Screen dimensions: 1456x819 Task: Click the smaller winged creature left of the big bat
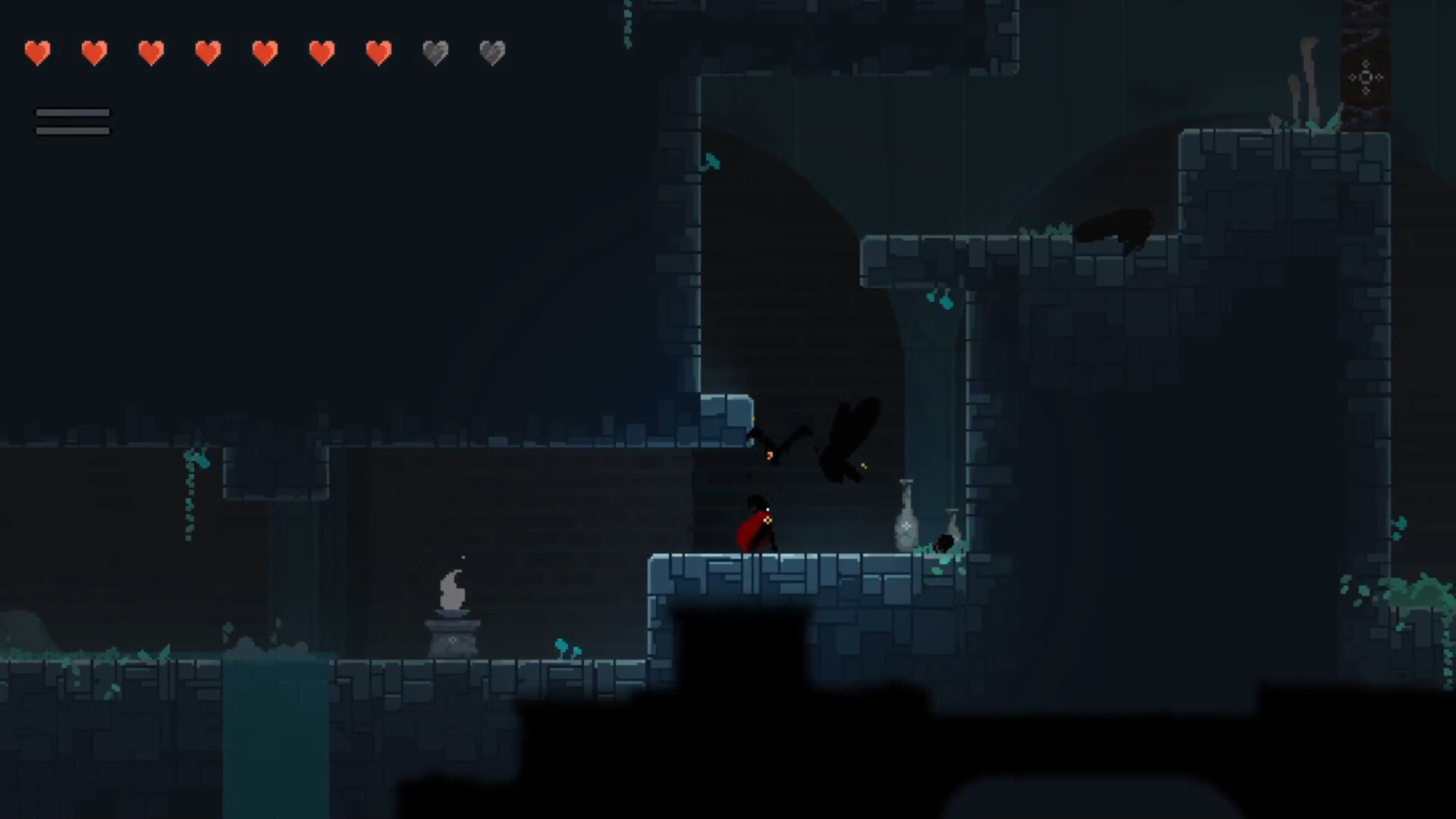click(770, 444)
